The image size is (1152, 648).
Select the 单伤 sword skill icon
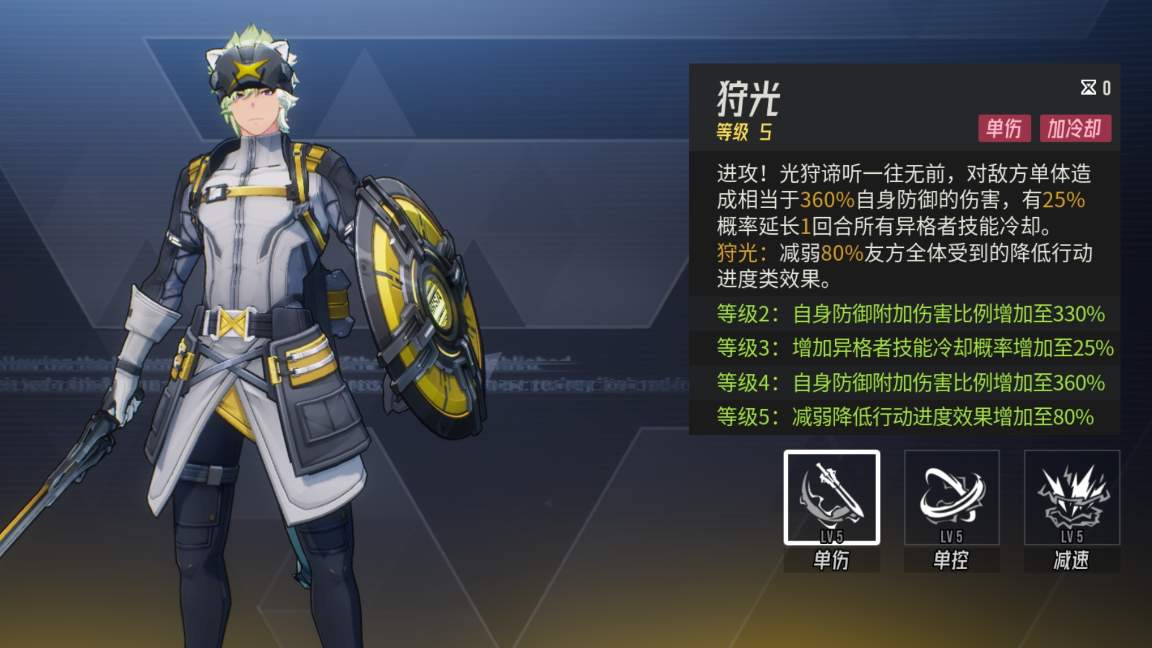[831, 497]
